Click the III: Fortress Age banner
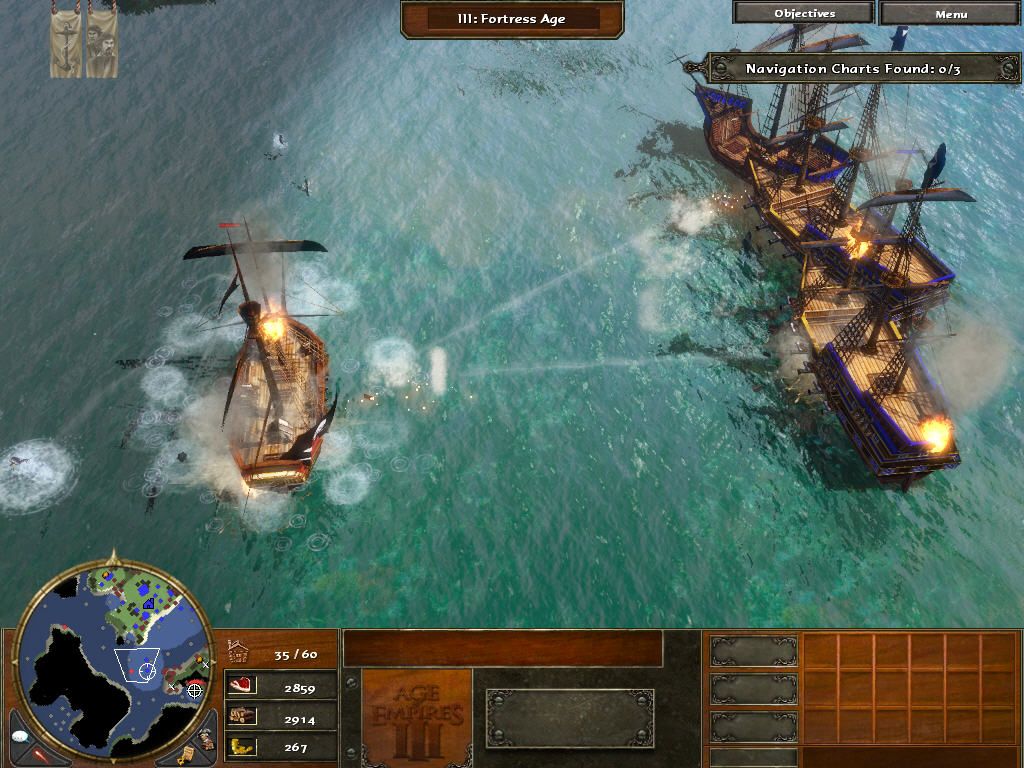 (x=512, y=19)
